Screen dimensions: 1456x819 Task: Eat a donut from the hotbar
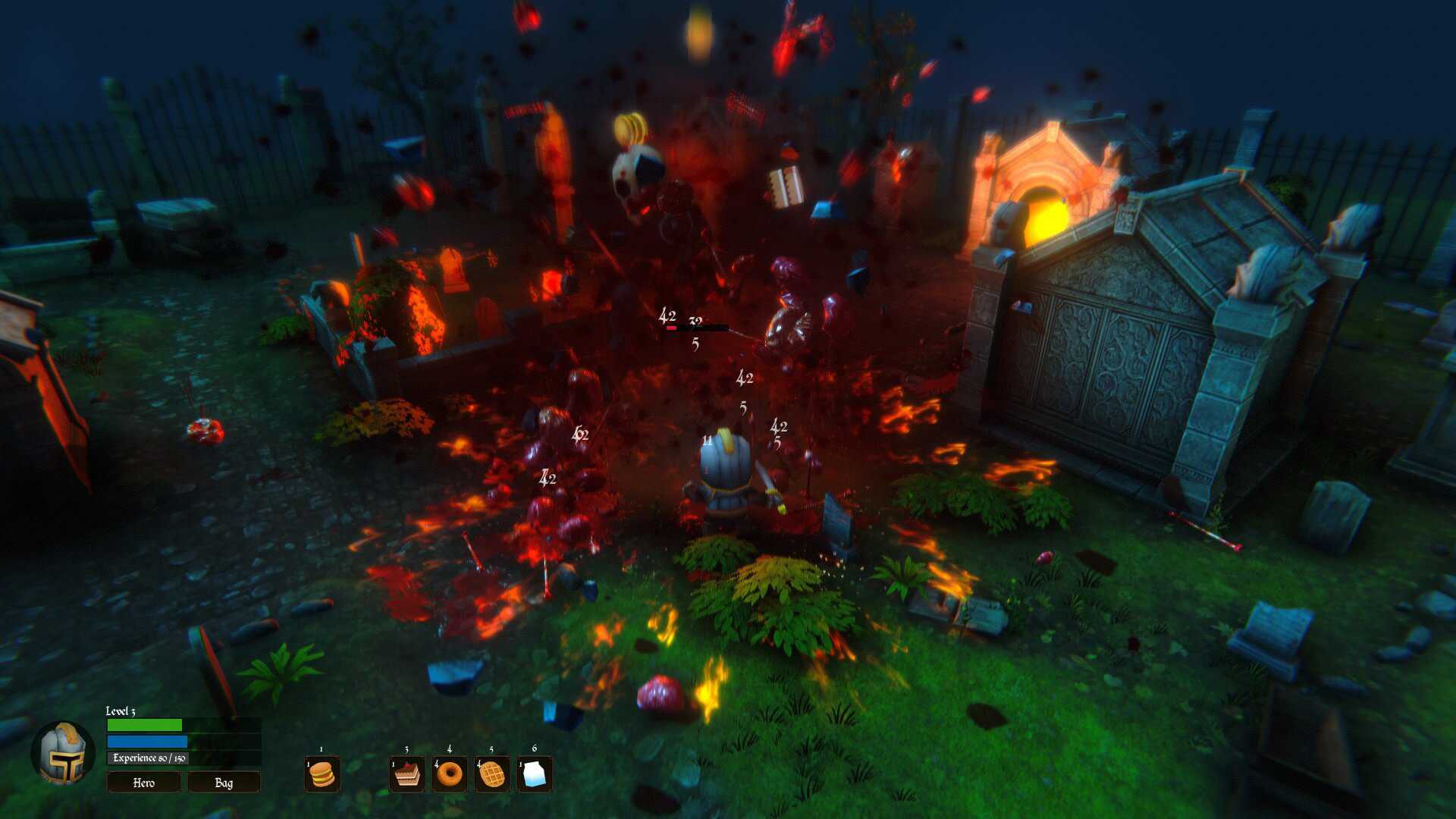click(x=450, y=774)
